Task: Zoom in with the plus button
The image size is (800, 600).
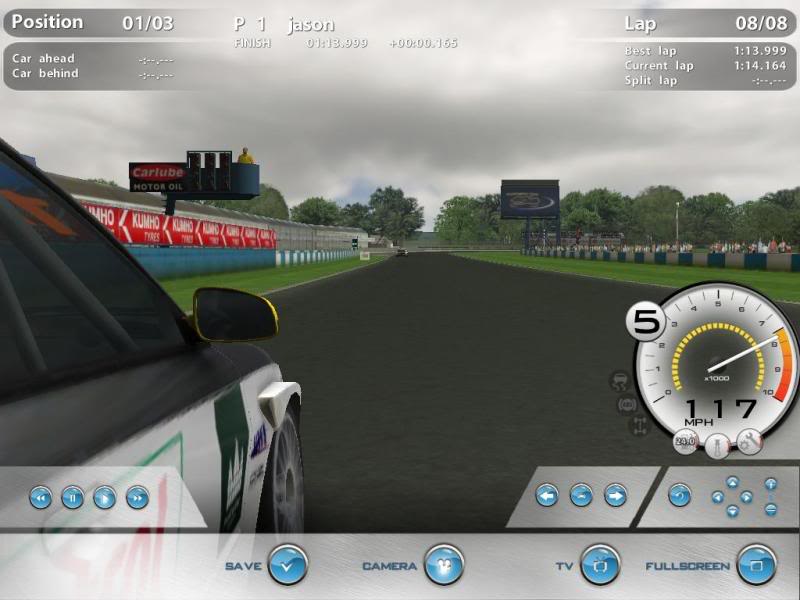Action: coord(771,484)
